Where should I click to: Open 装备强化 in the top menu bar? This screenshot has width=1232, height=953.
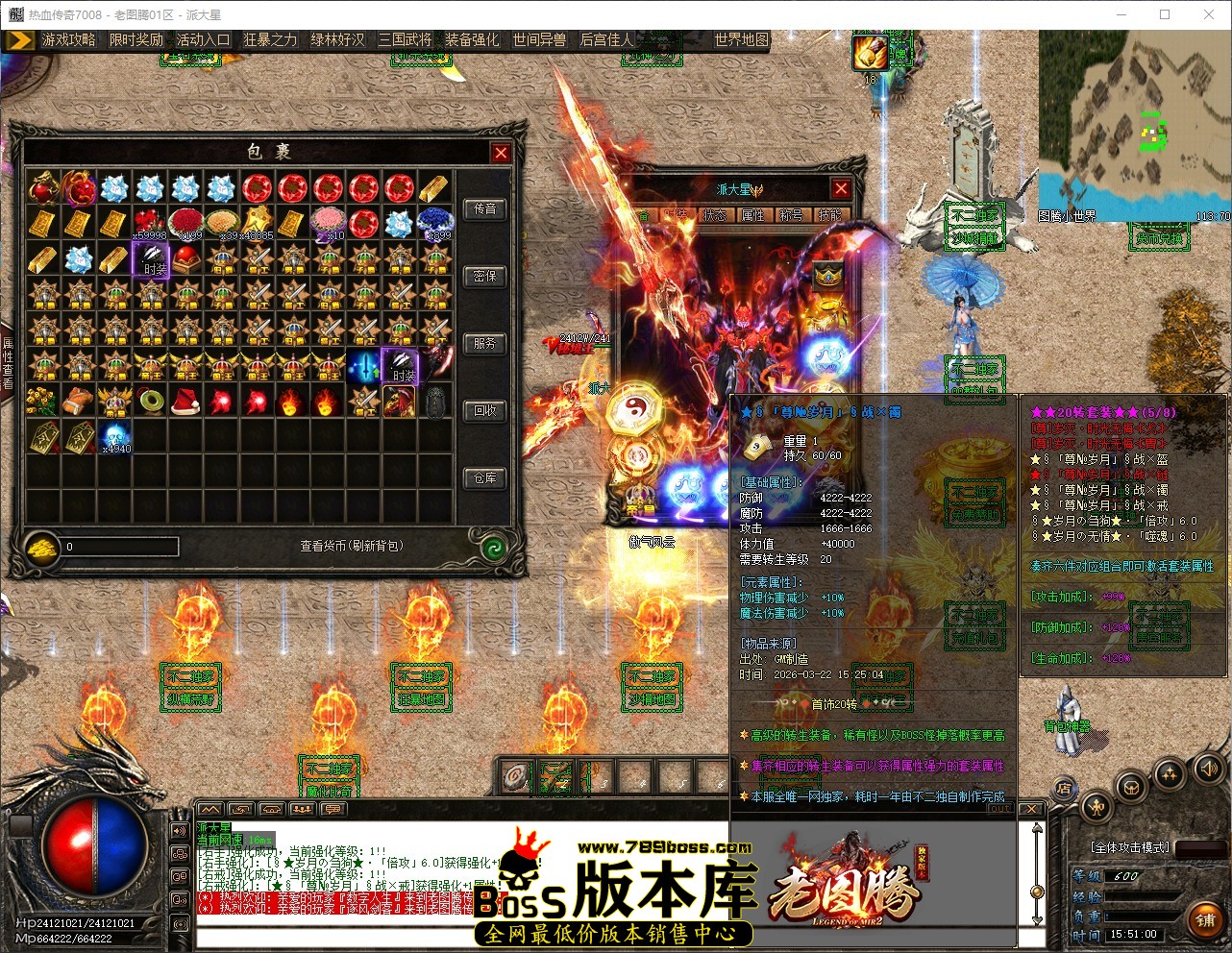(x=471, y=40)
